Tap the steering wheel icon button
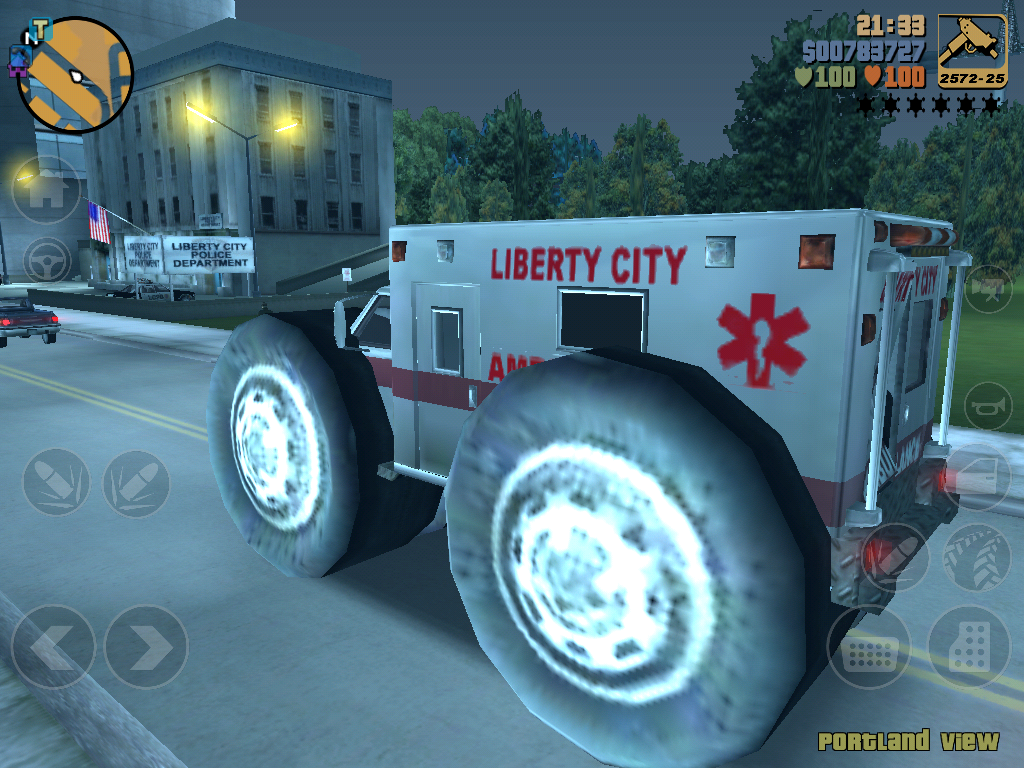The width and height of the screenshot is (1024, 768). tap(46, 262)
